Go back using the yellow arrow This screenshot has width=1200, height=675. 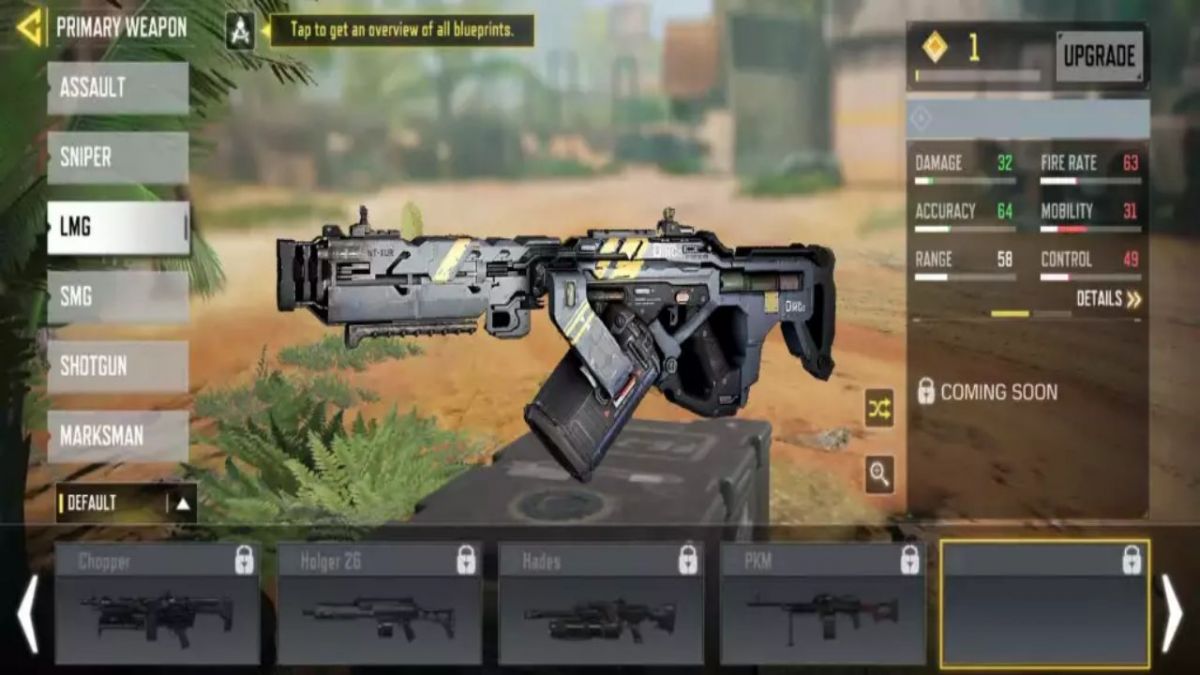point(30,27)
